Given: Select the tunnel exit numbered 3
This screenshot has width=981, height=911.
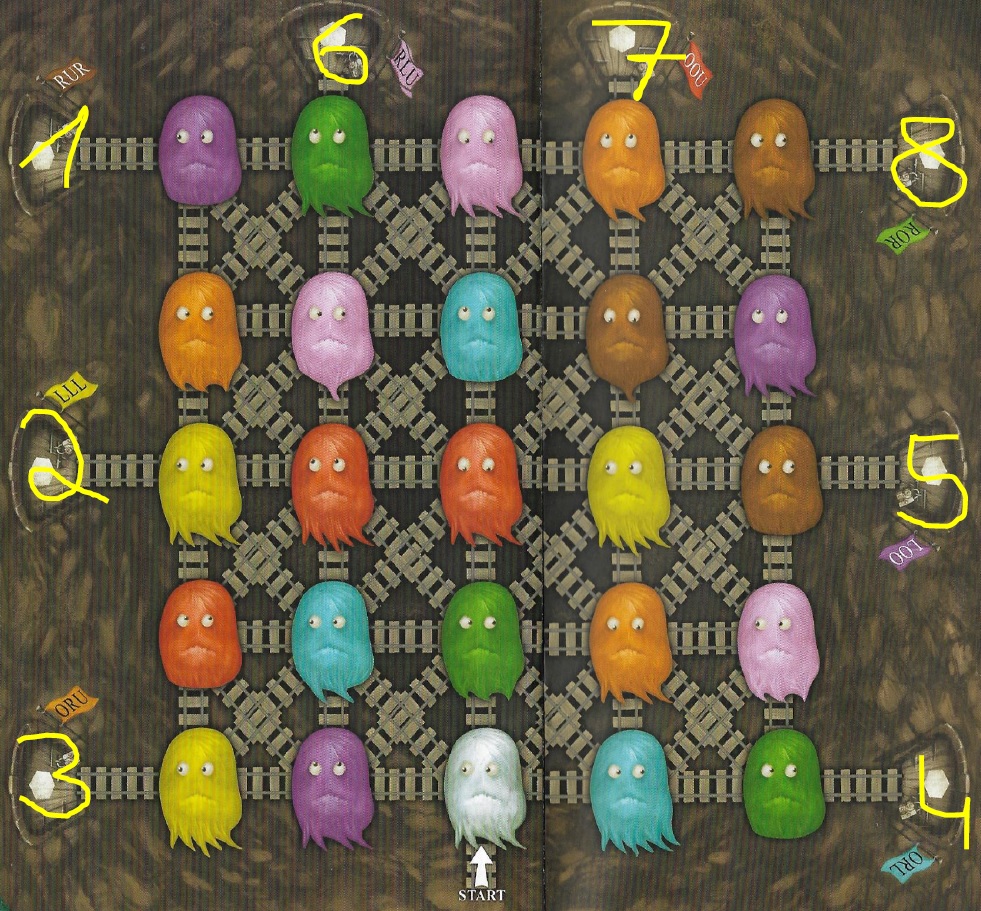Looking at the screenshot, I should 42,780.
